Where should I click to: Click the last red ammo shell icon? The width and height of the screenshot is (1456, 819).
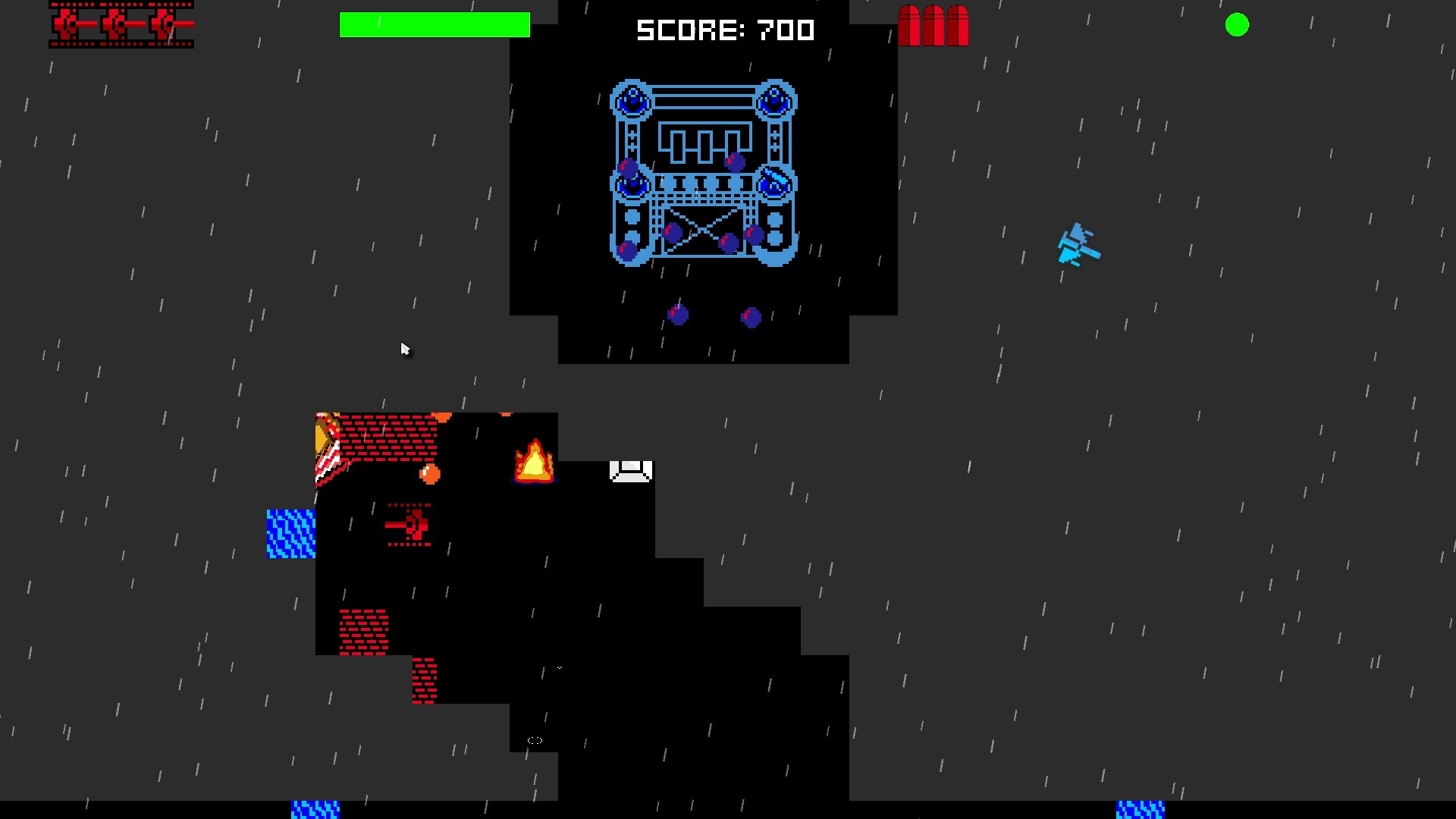click(957, 24)
